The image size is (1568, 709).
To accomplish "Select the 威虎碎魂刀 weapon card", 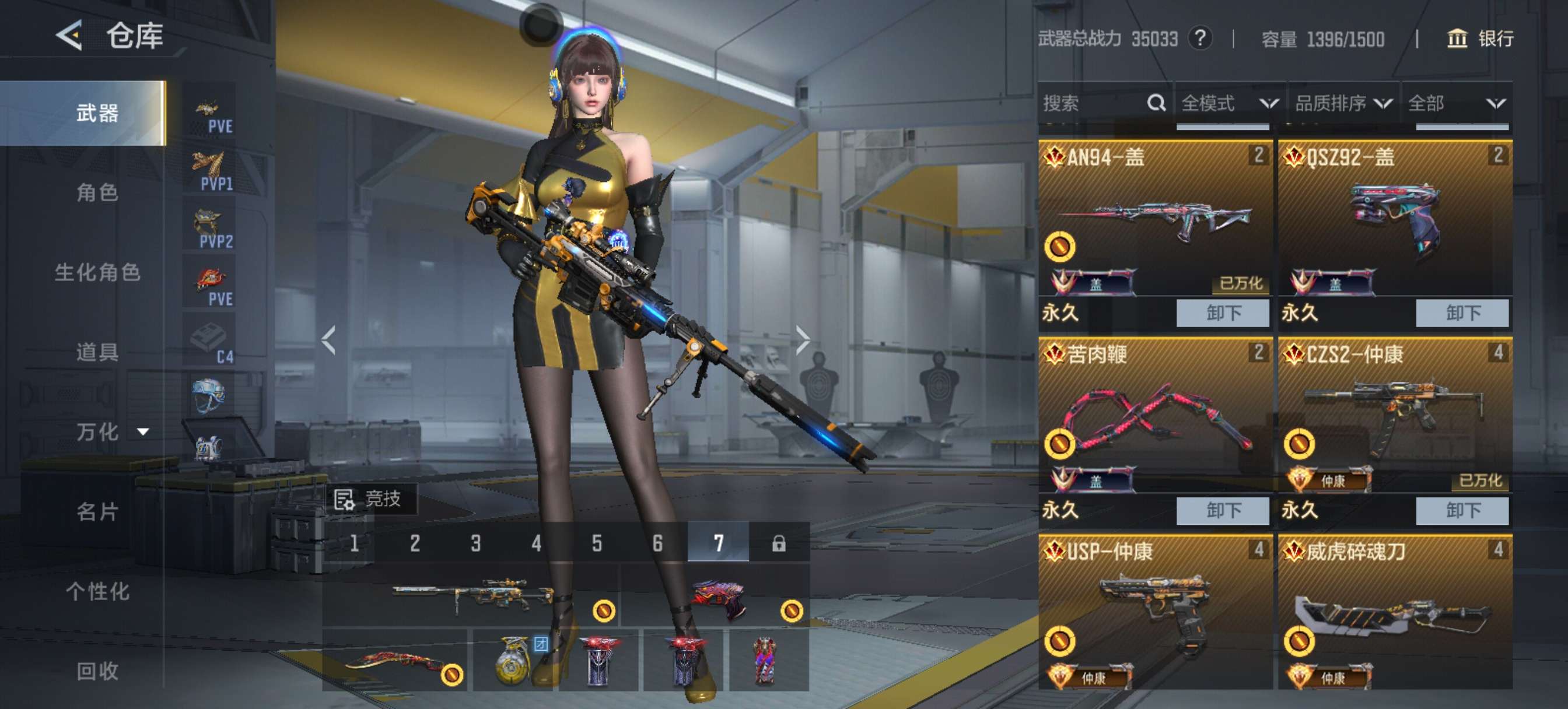I will coord(1395,612).
